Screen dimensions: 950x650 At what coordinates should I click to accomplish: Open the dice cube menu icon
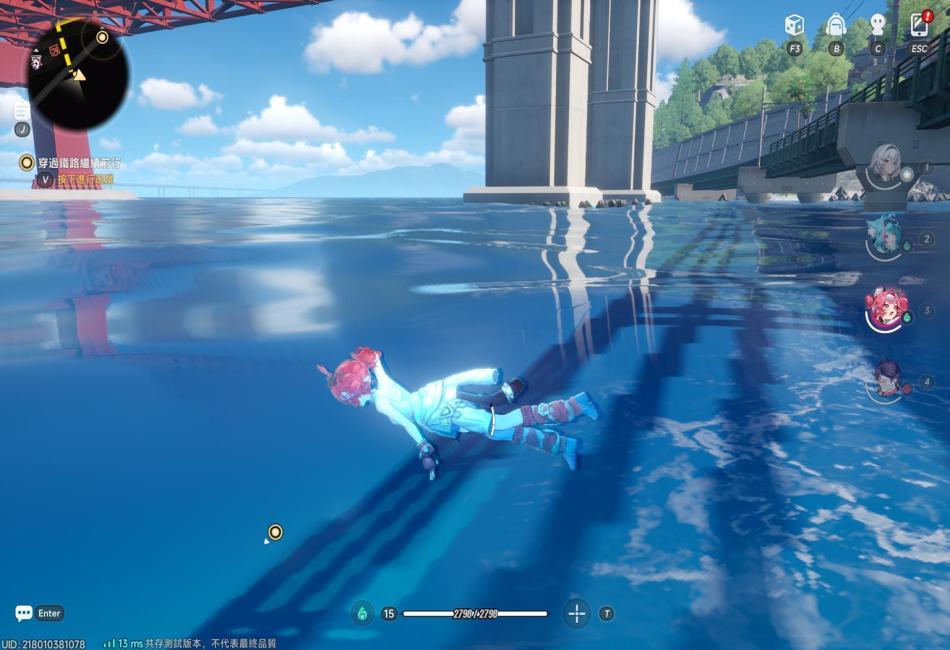coord(794,25)
